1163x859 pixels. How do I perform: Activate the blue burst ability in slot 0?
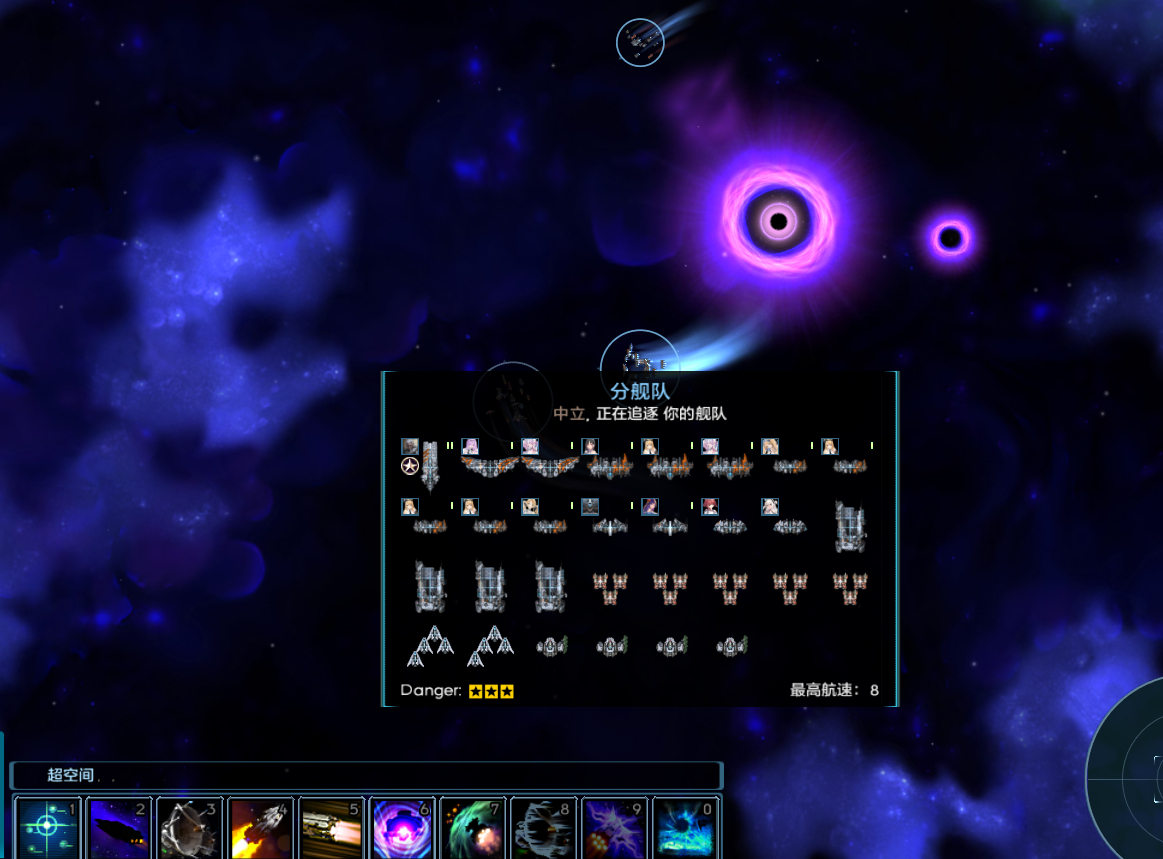tap(686, 828)
